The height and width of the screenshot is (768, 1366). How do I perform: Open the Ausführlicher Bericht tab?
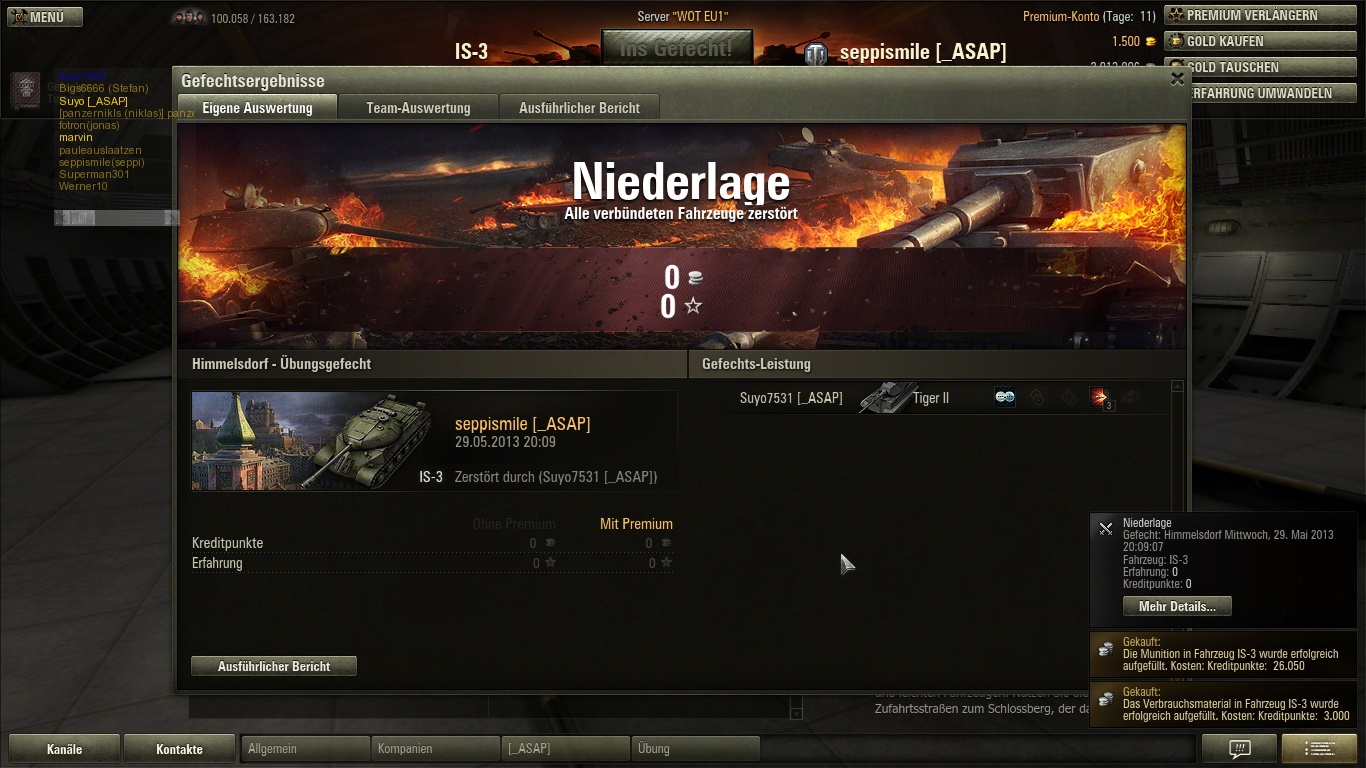(579, 108)
